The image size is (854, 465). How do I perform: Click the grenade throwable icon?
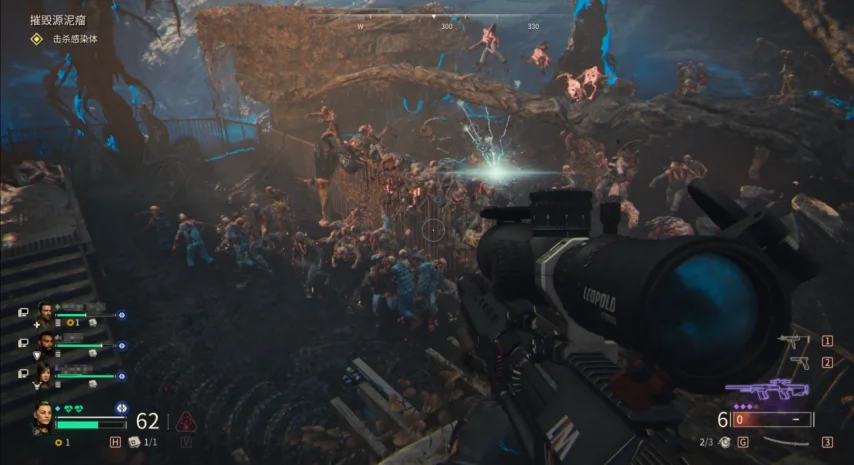[723, 441]
